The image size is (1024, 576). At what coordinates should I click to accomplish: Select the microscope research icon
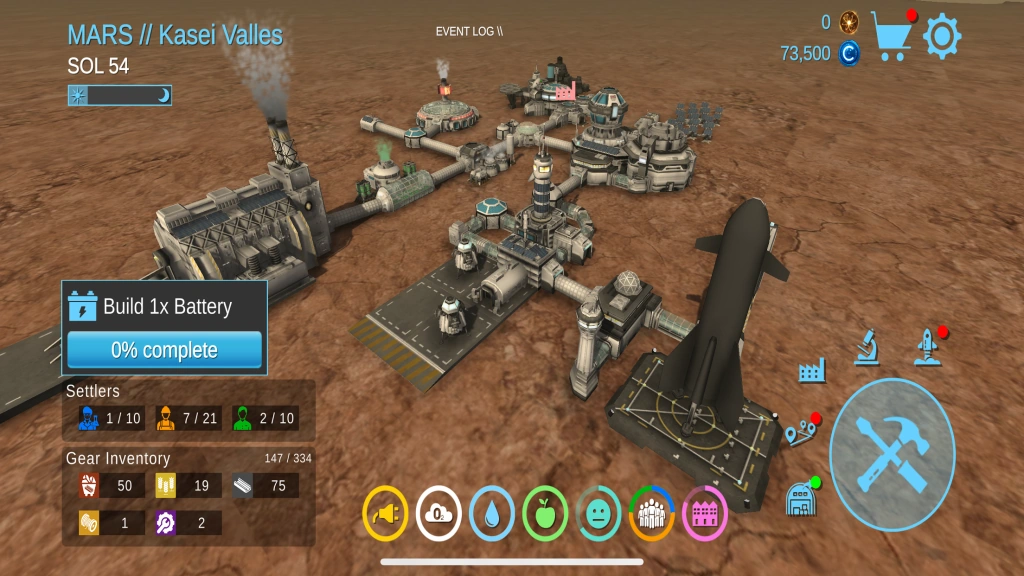tap(866, 346)
